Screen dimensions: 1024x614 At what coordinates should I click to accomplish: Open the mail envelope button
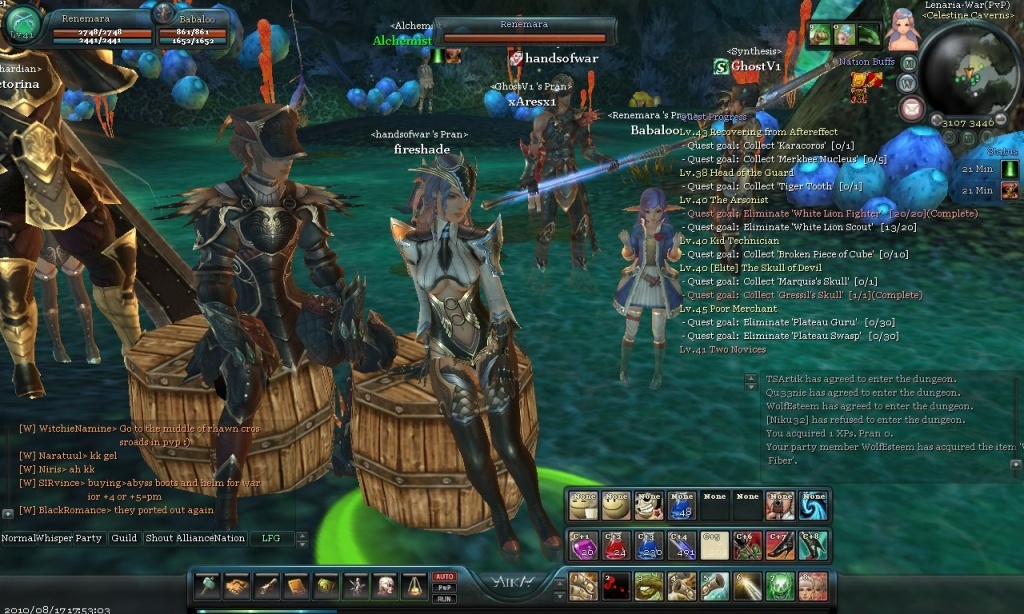point(911,109)
